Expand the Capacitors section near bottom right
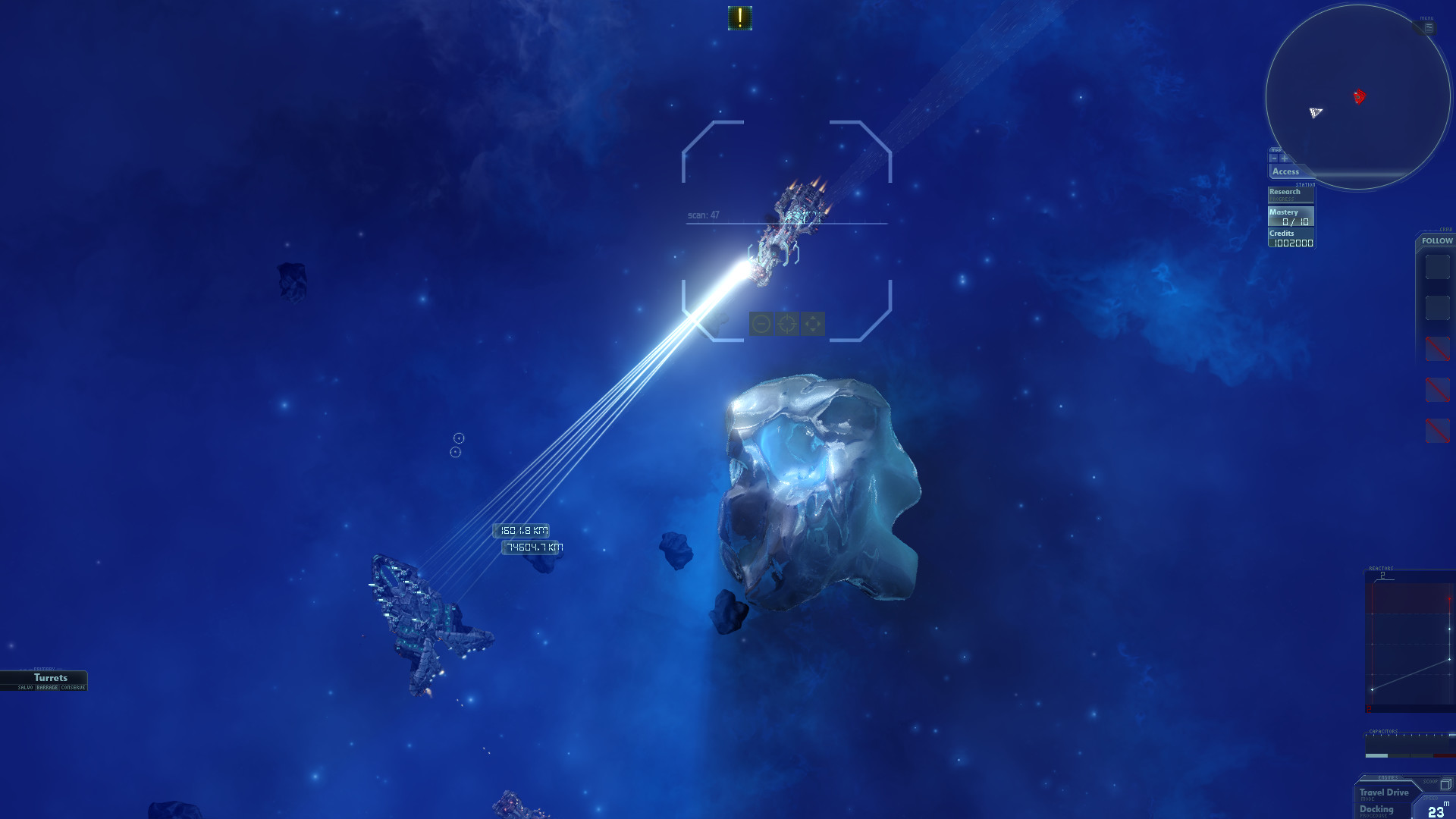Screen dimensions: 1456x819 pos(1385,730)
